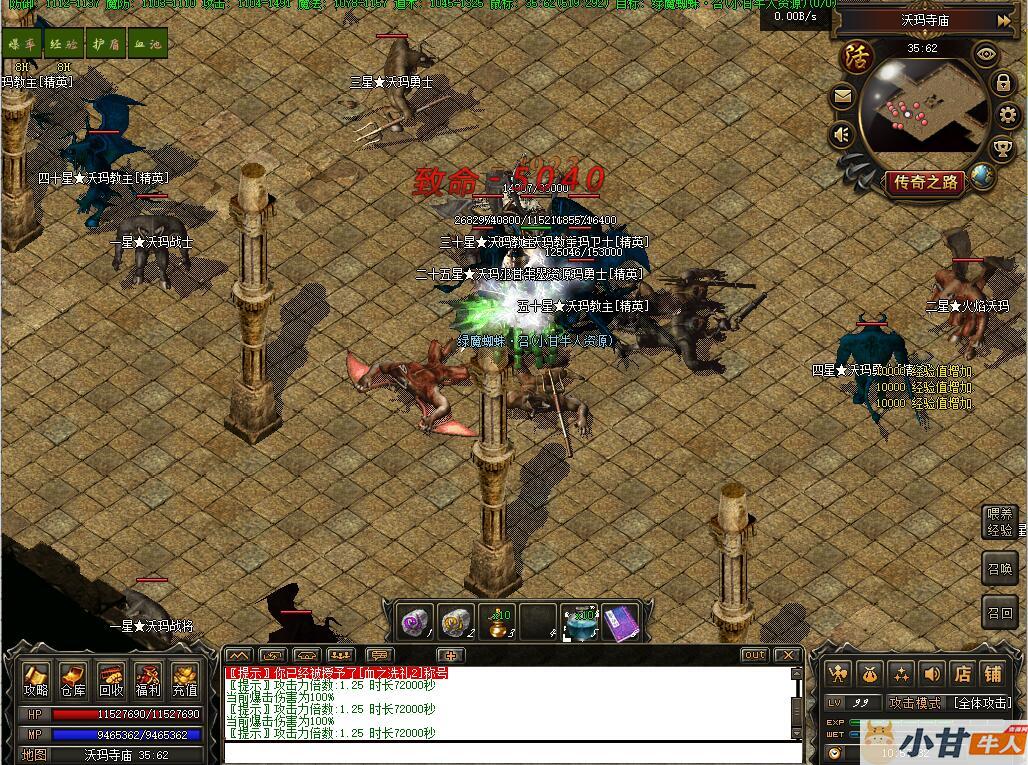Close the chat panel with X
1028x765 pixels.
coord(788,655)
